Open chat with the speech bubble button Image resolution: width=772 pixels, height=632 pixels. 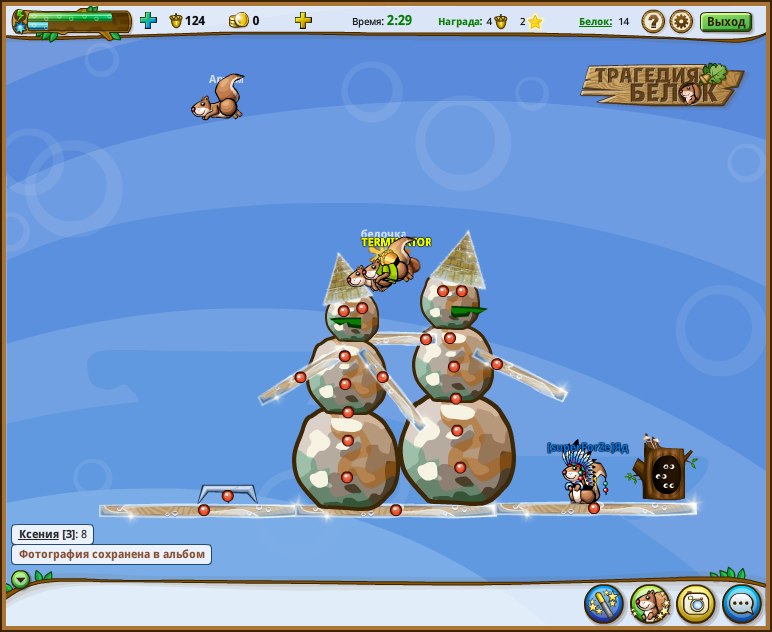742,603
